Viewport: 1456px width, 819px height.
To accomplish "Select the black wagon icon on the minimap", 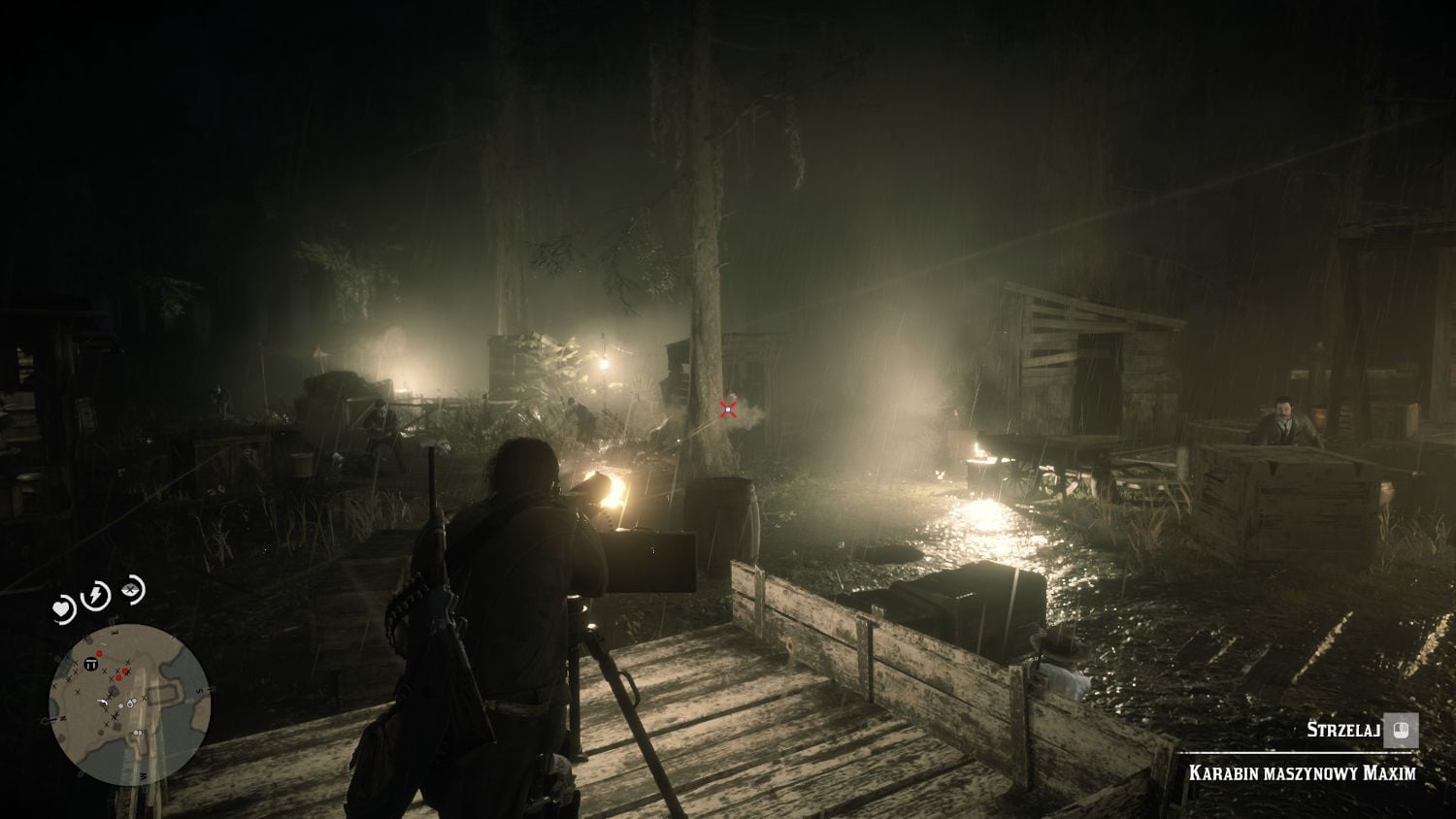I will [90, 665].
